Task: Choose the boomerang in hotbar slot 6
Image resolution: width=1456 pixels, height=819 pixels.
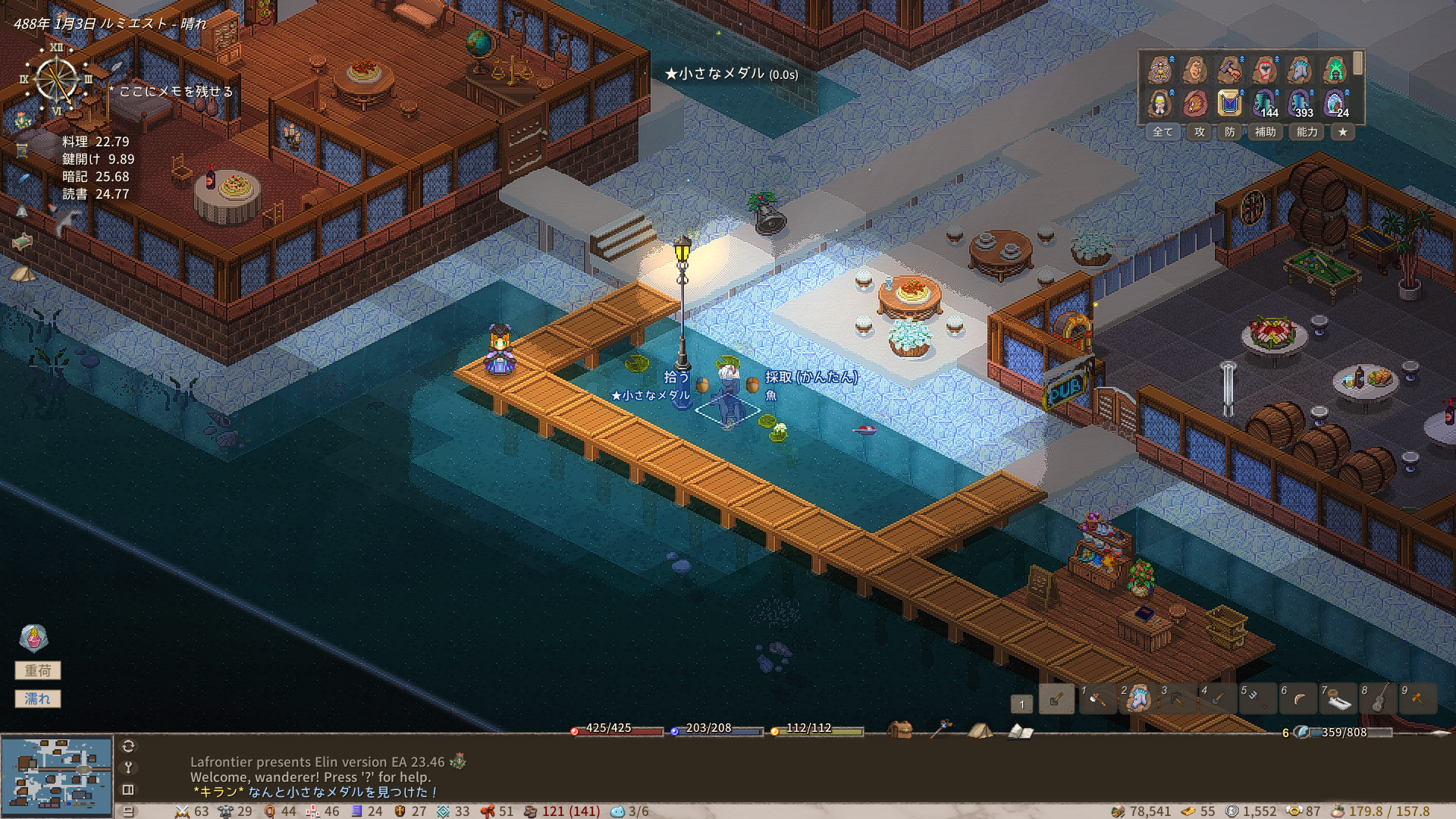Action: tap(1298, 699)
